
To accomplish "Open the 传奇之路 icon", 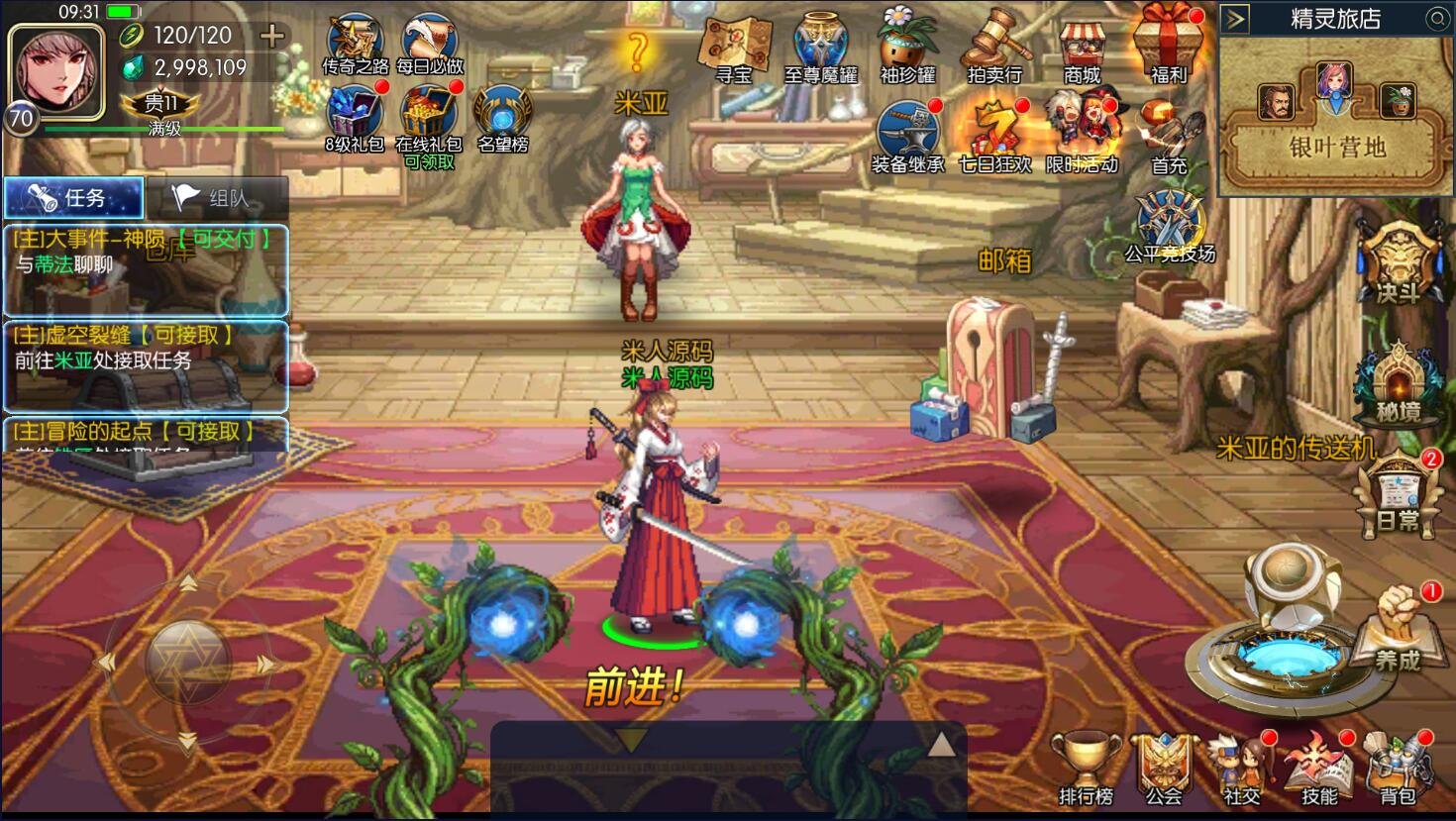I will tap(355, 45).
